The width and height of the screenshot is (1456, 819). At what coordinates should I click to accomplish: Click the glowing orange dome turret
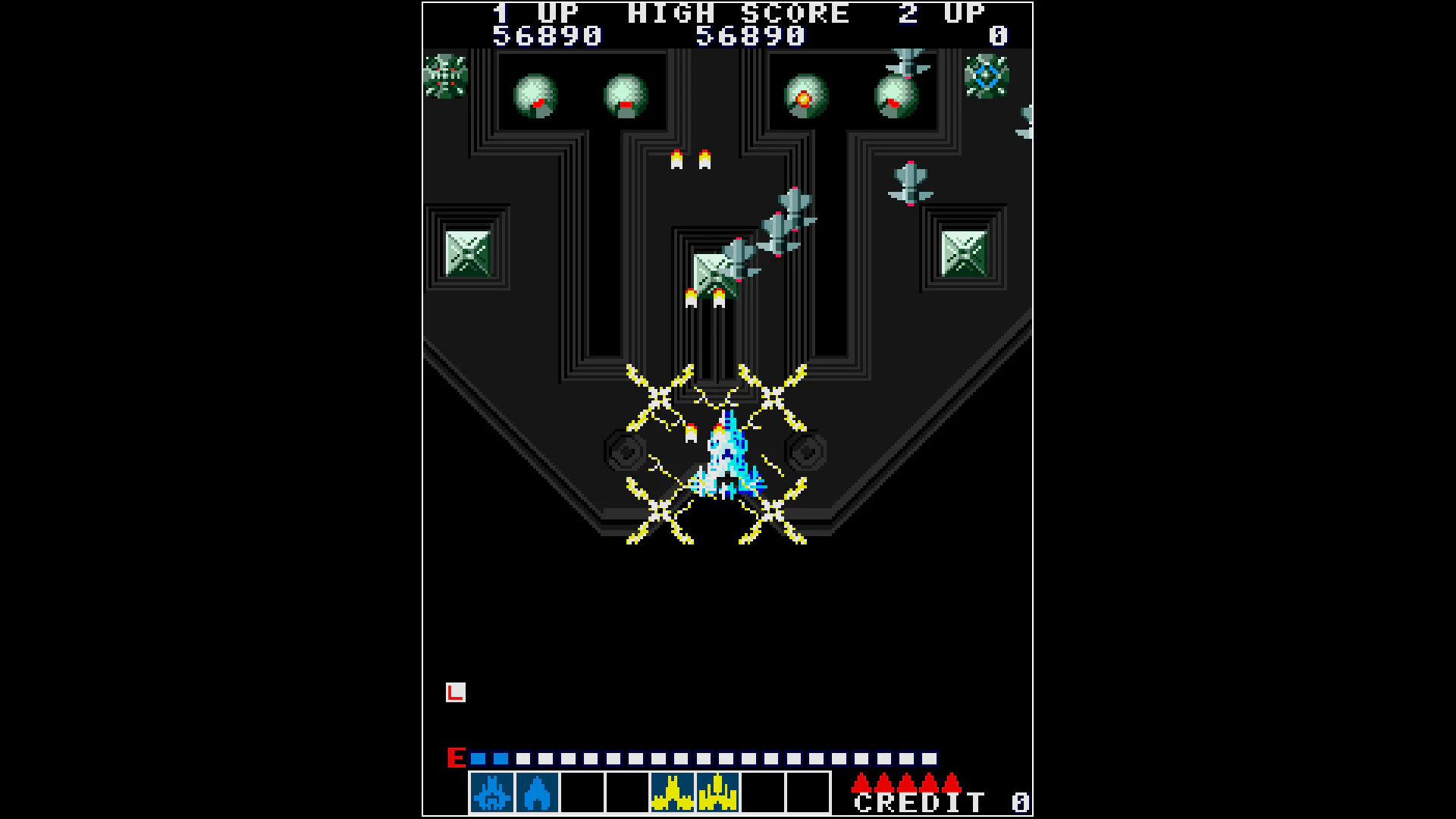(805, 96)
